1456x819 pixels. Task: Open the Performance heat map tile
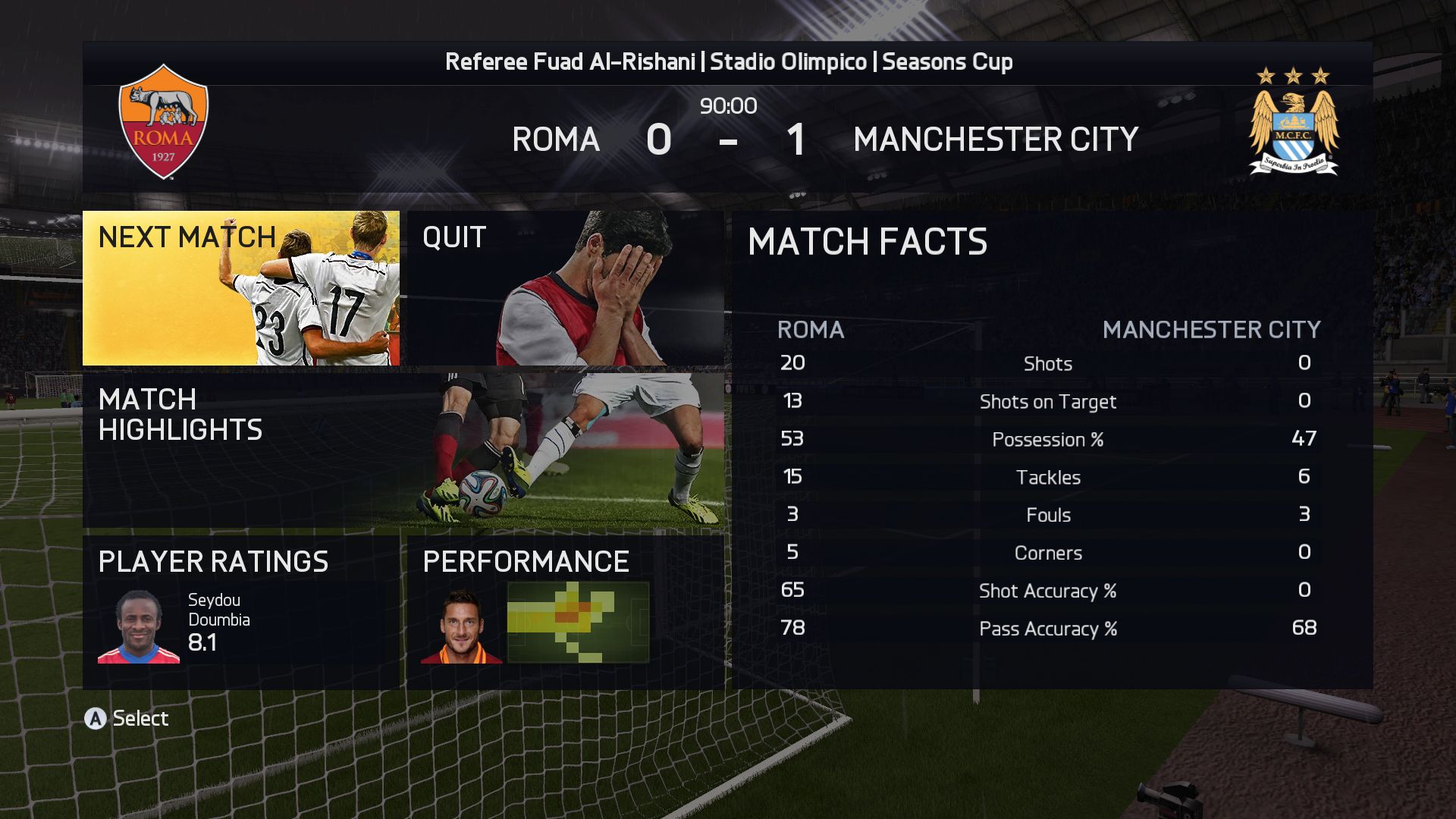tap(565, 611)
